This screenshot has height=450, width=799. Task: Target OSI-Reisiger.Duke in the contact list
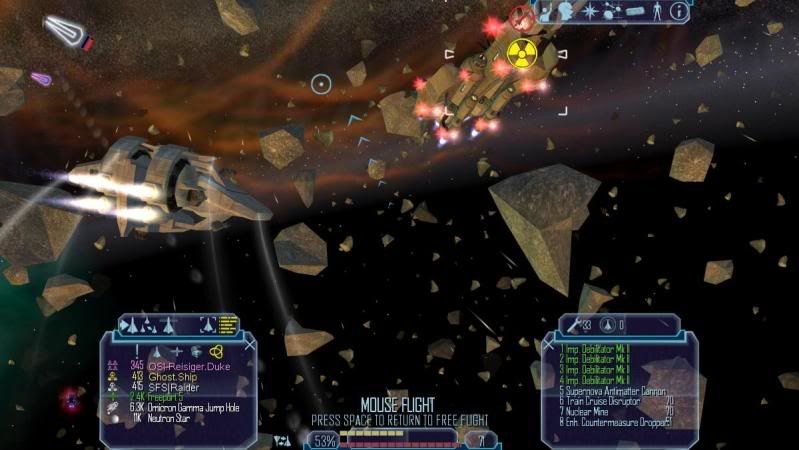pos(190,367)
